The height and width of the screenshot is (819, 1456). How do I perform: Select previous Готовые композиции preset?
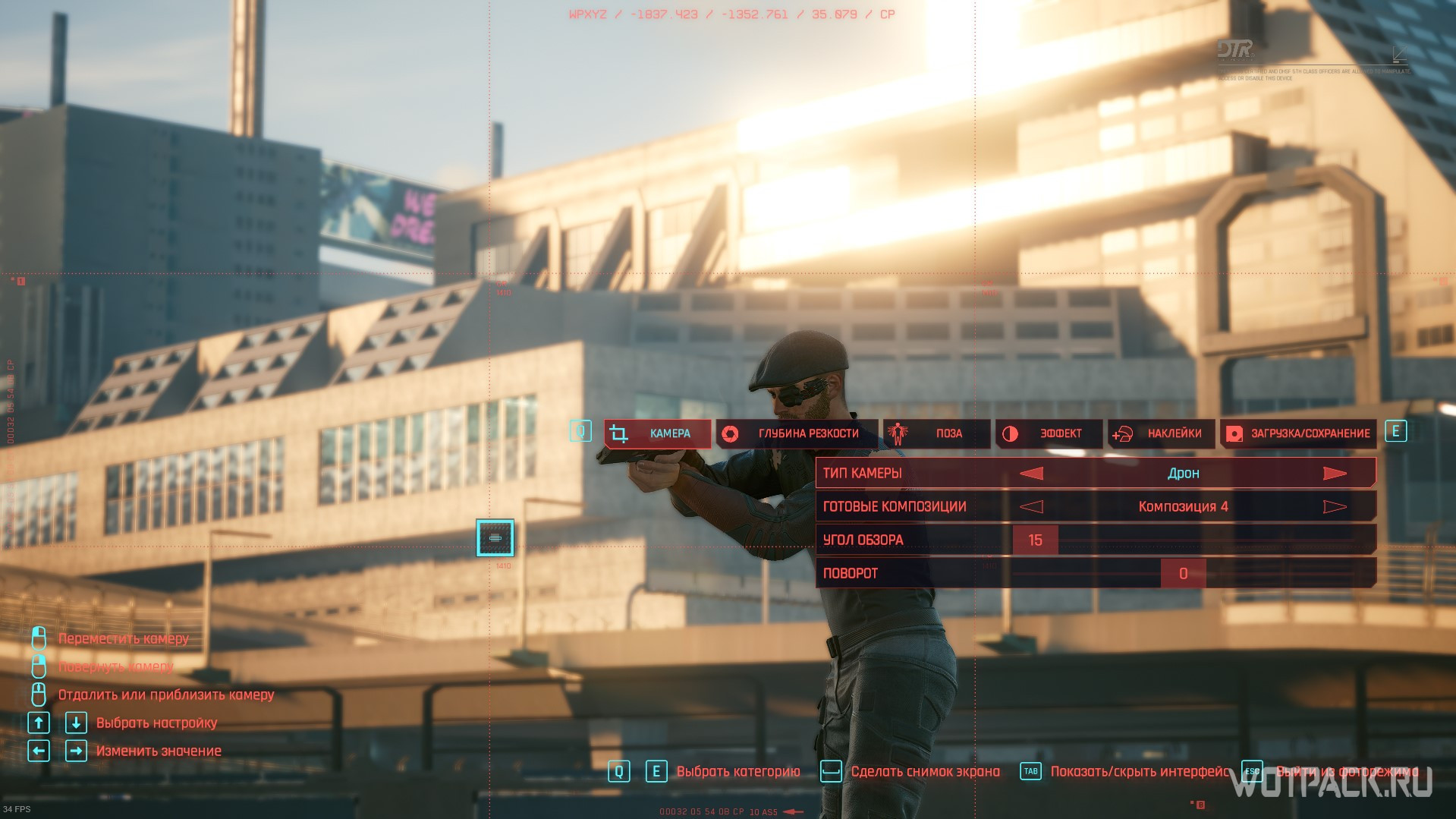click(x=1031, y=507)
